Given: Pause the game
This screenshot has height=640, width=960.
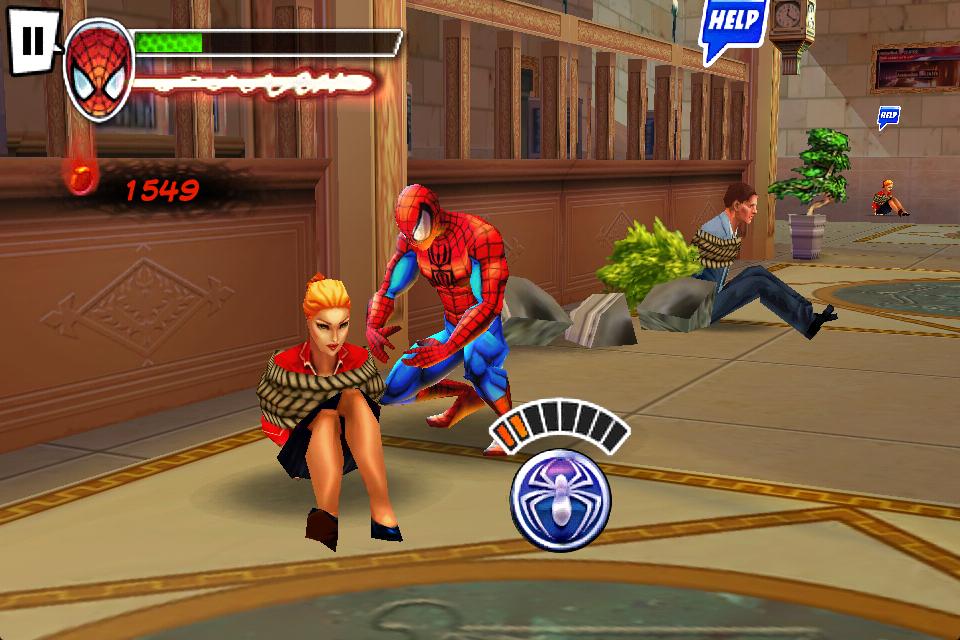Looking at the screenshot, I should 33,42.
